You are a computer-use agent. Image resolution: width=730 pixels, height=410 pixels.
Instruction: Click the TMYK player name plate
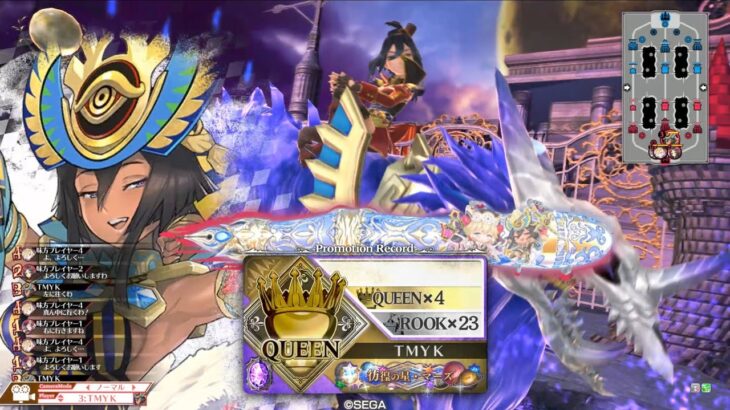tap(418, 353)
